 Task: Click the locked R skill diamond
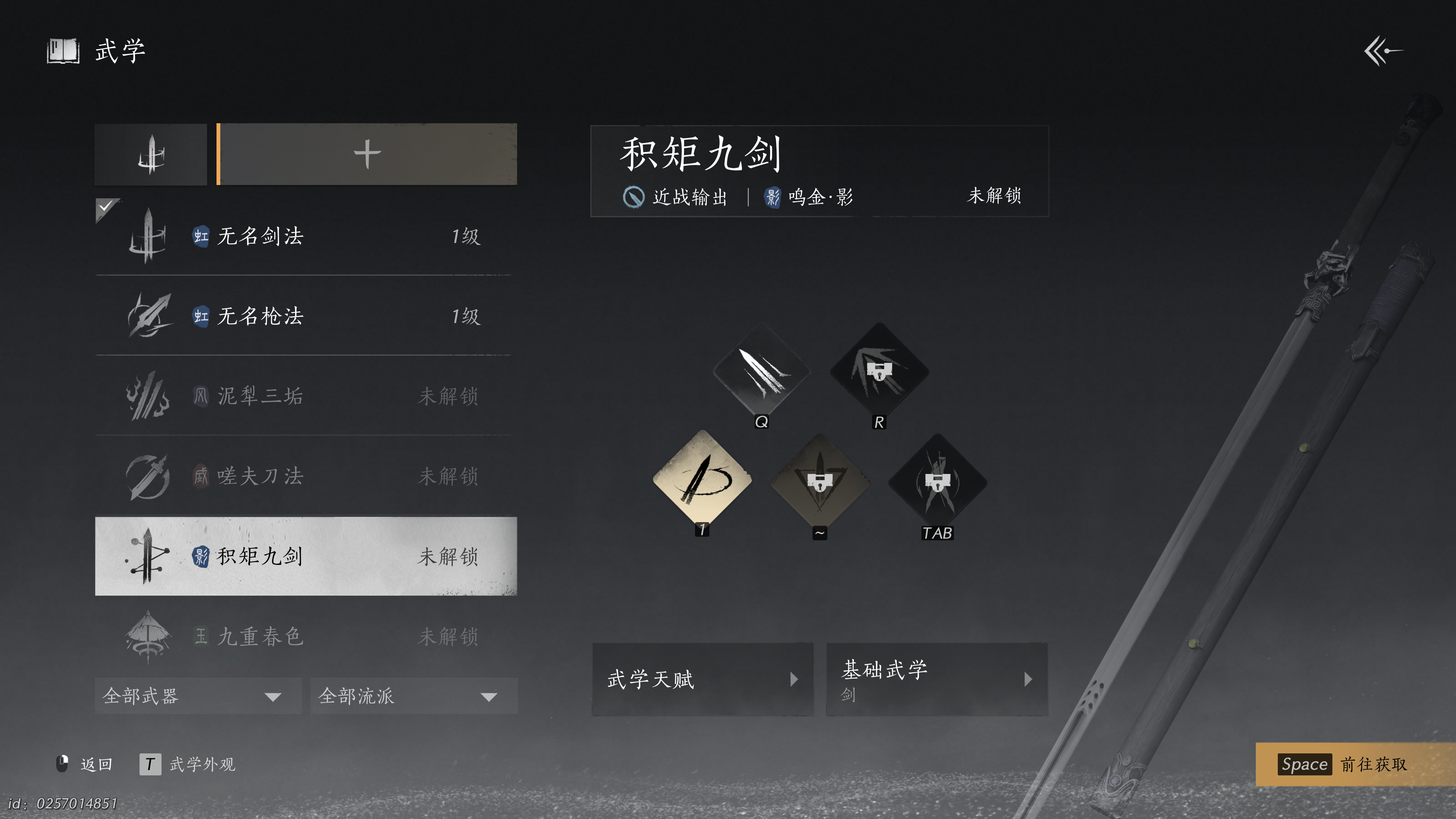click(880, 372)
